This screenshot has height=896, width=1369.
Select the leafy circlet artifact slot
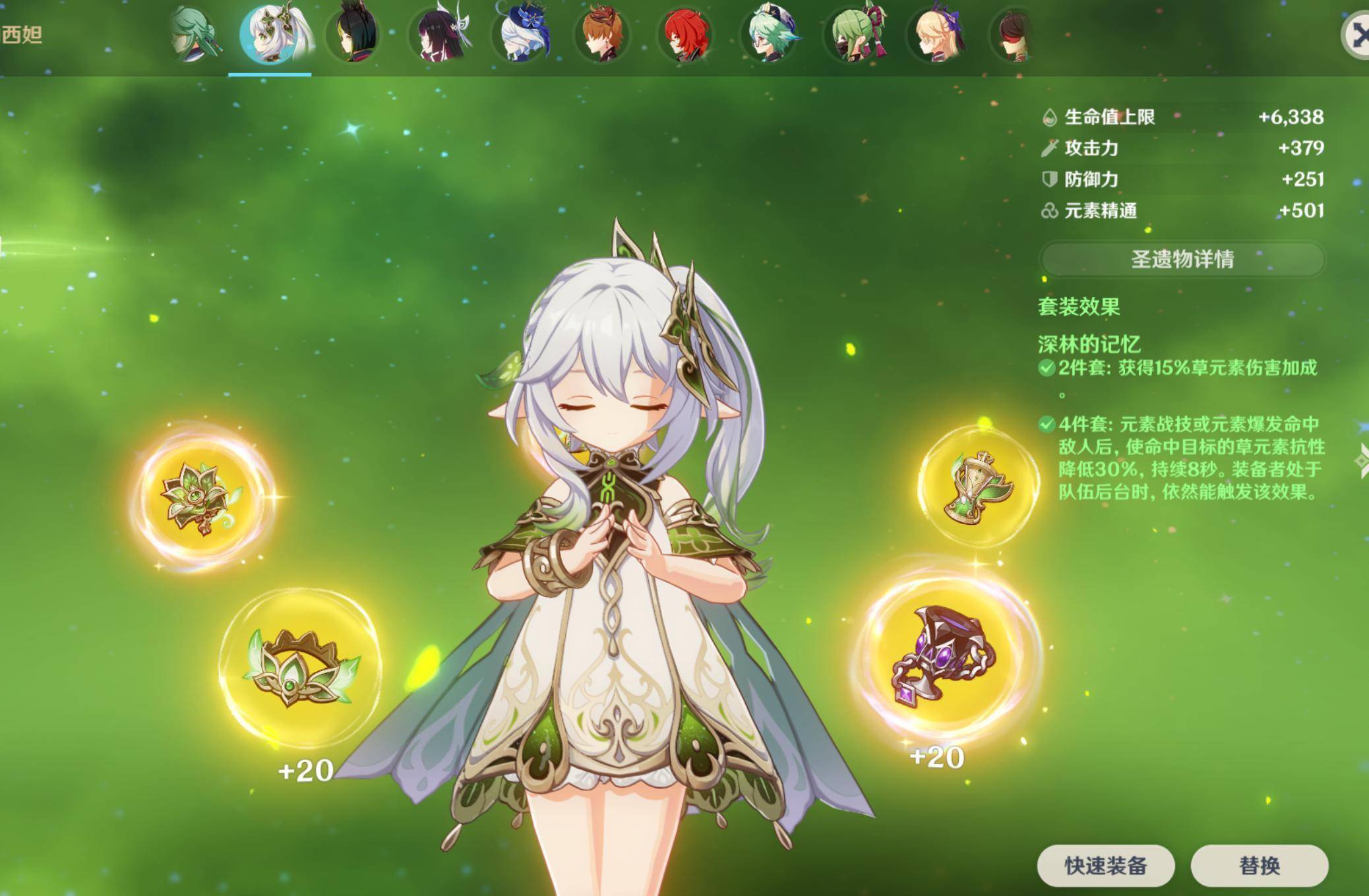pyautogui.click(x=301, y=668)
